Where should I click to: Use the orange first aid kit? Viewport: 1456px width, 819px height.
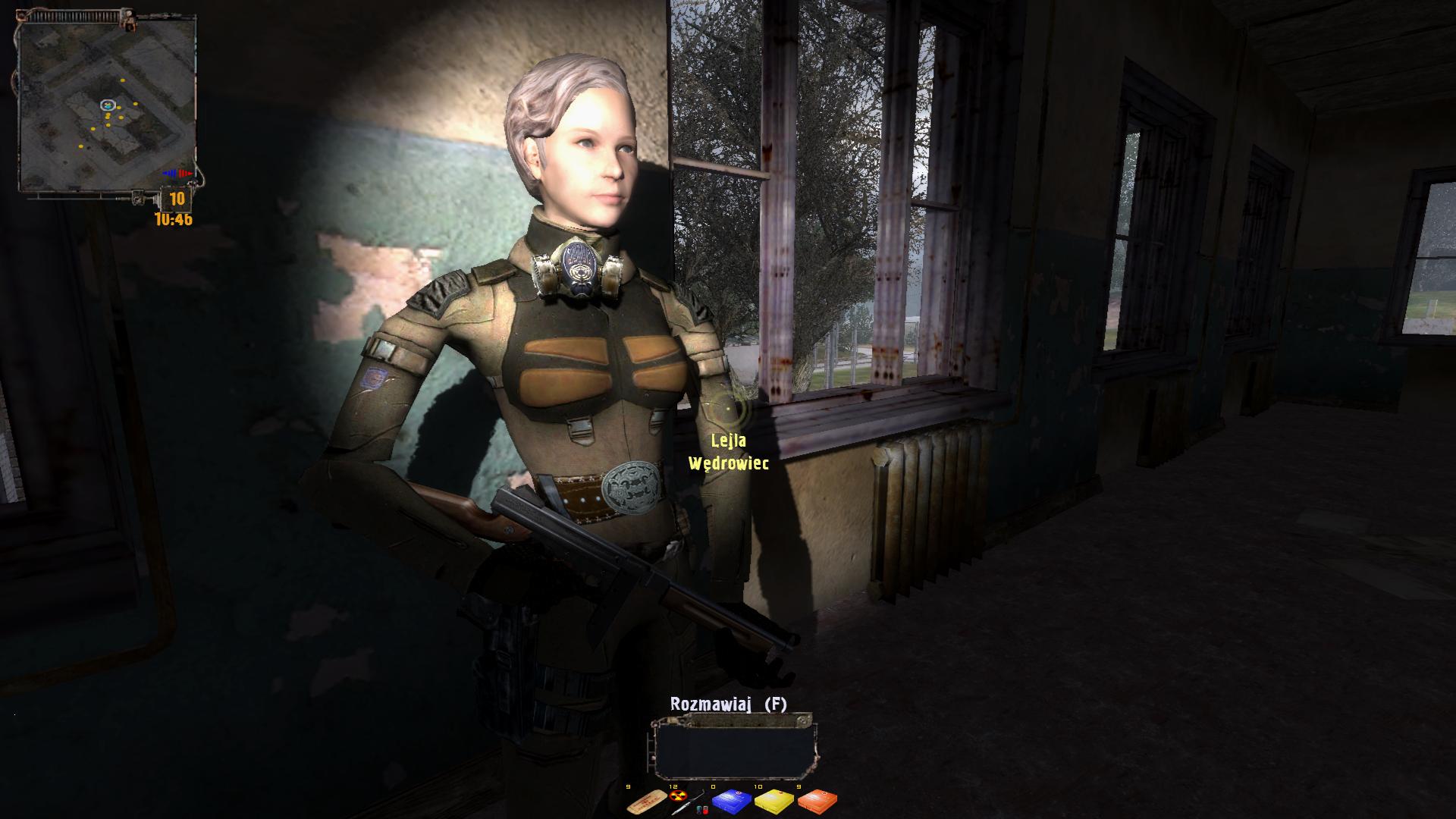pos(817,801)
